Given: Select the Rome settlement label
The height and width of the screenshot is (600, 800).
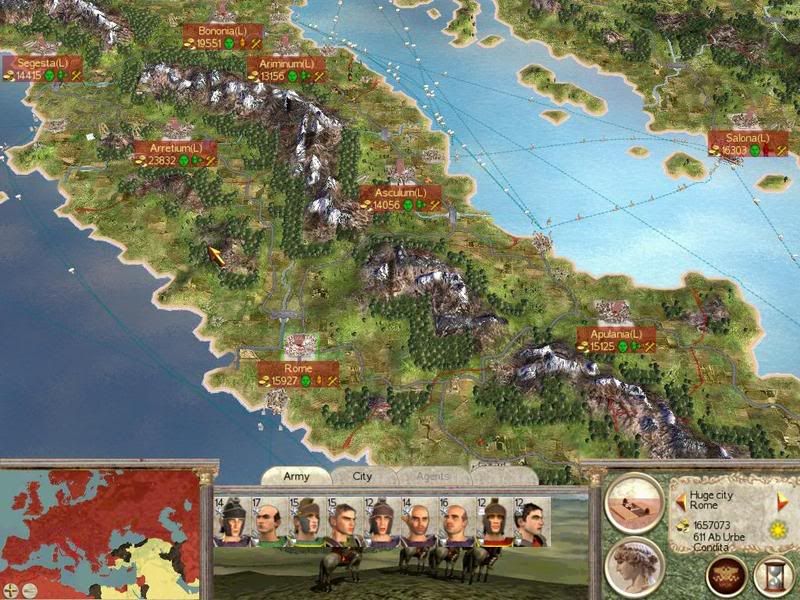Looking at the screenshot, I should 298,375.
